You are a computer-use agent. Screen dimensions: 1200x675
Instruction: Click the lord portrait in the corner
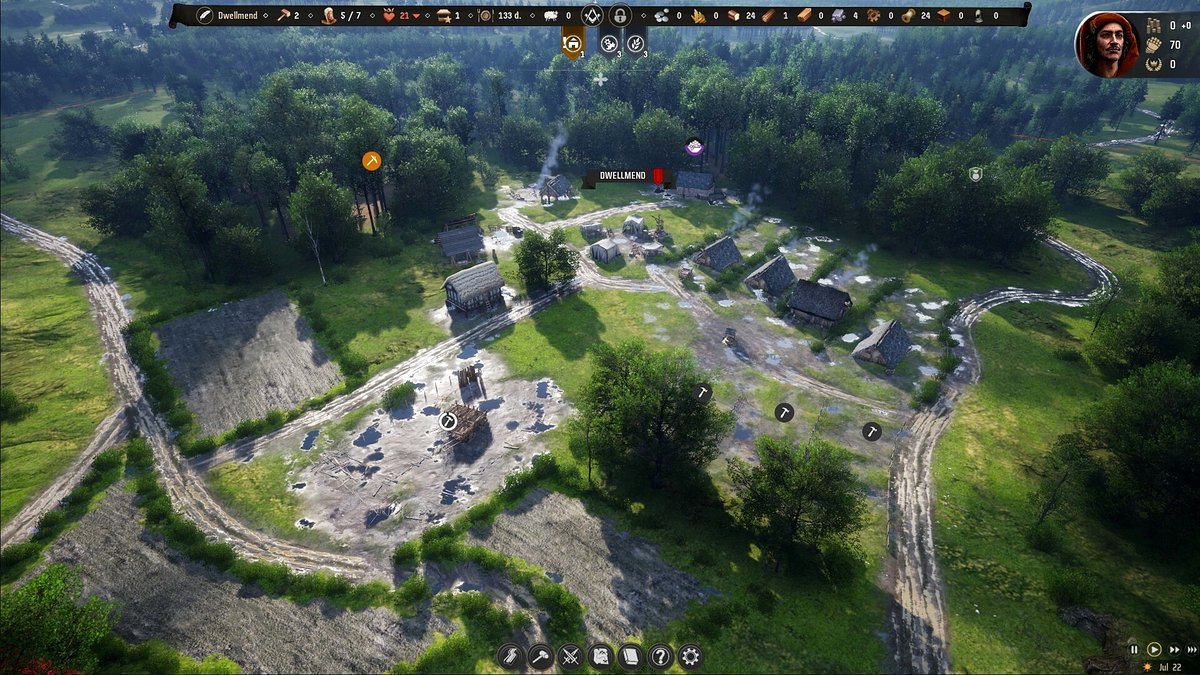tap(1107, 44)
